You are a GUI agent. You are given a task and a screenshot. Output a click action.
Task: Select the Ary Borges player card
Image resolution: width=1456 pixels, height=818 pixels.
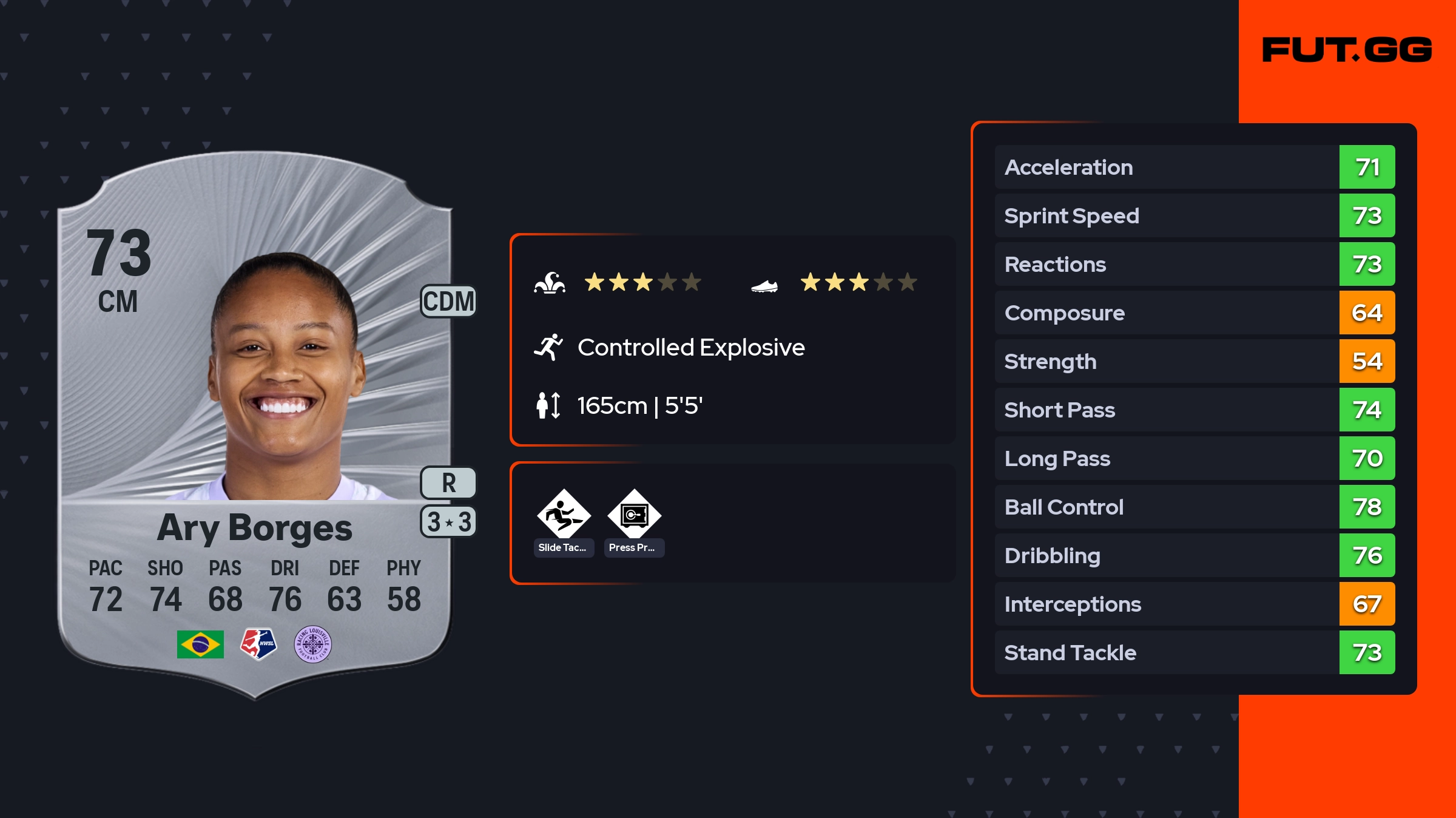255,425
